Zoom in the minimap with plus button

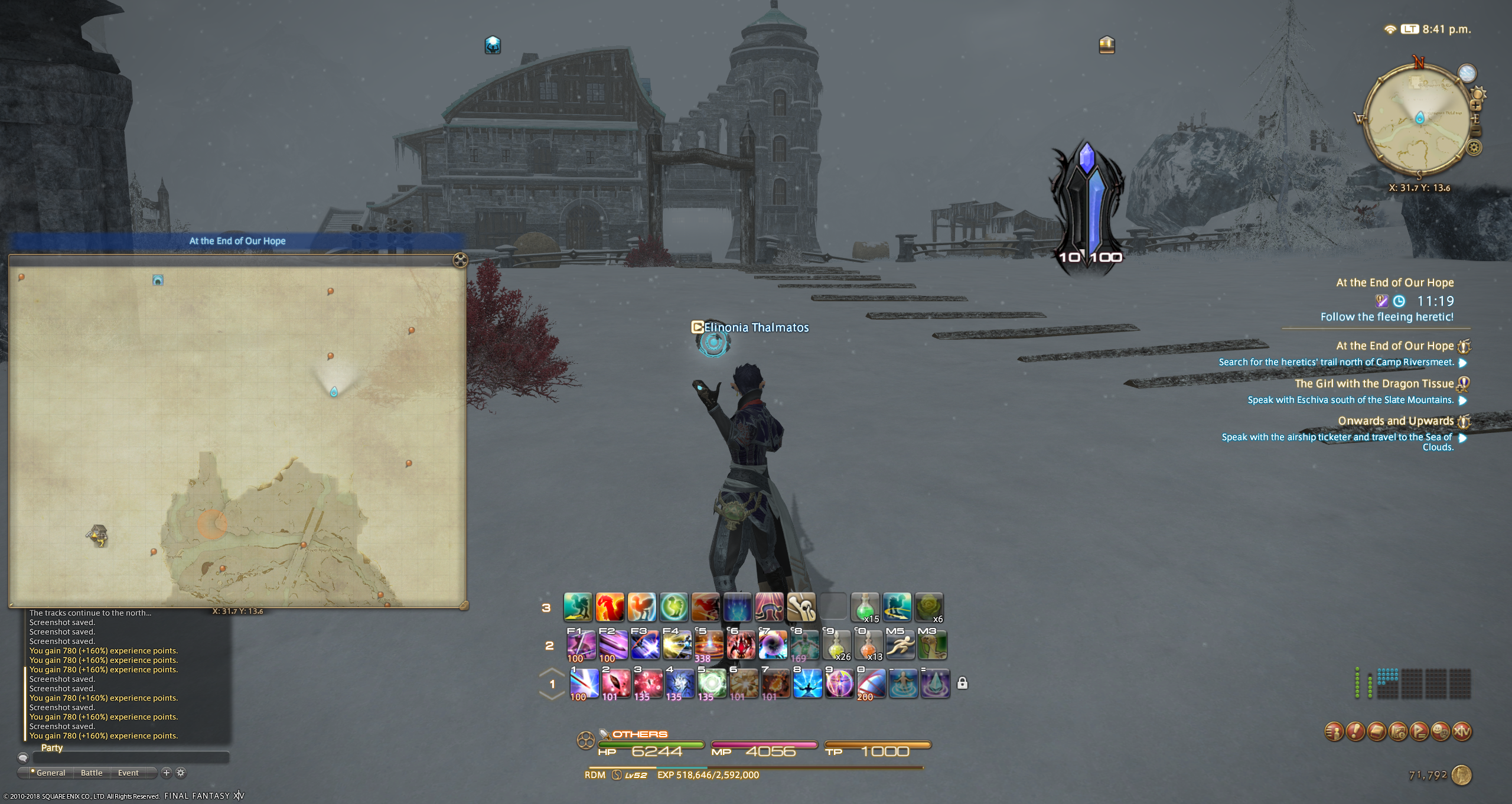[x=1475, y=106]
